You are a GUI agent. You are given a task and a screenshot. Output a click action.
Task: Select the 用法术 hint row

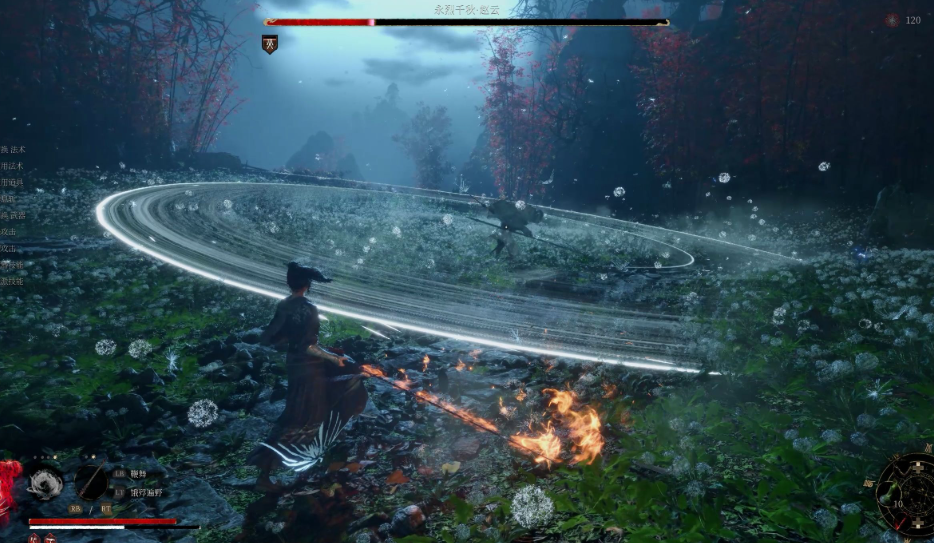click(12, 166)
